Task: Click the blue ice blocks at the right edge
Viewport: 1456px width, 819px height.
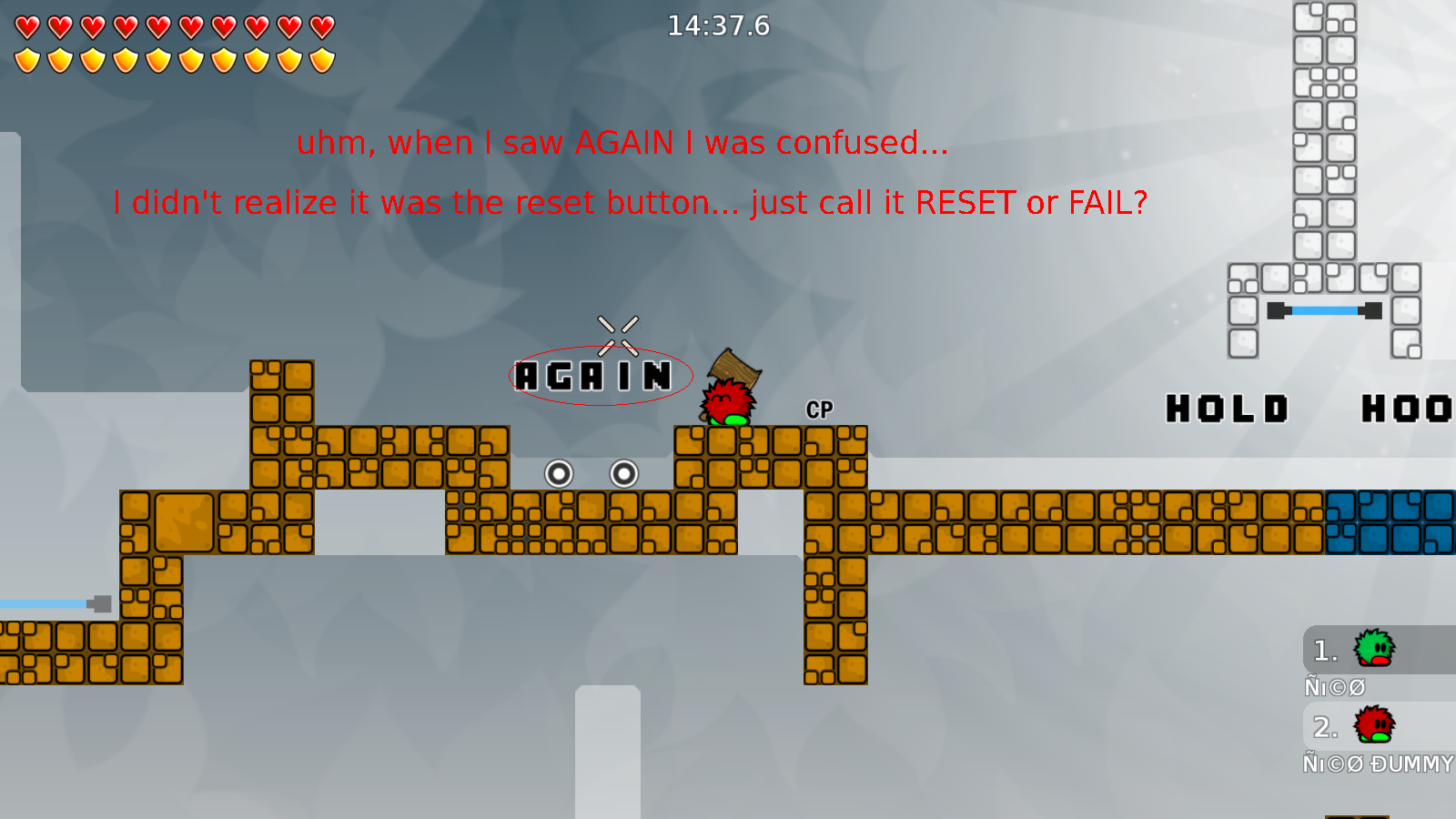Action: point(1392,521)
